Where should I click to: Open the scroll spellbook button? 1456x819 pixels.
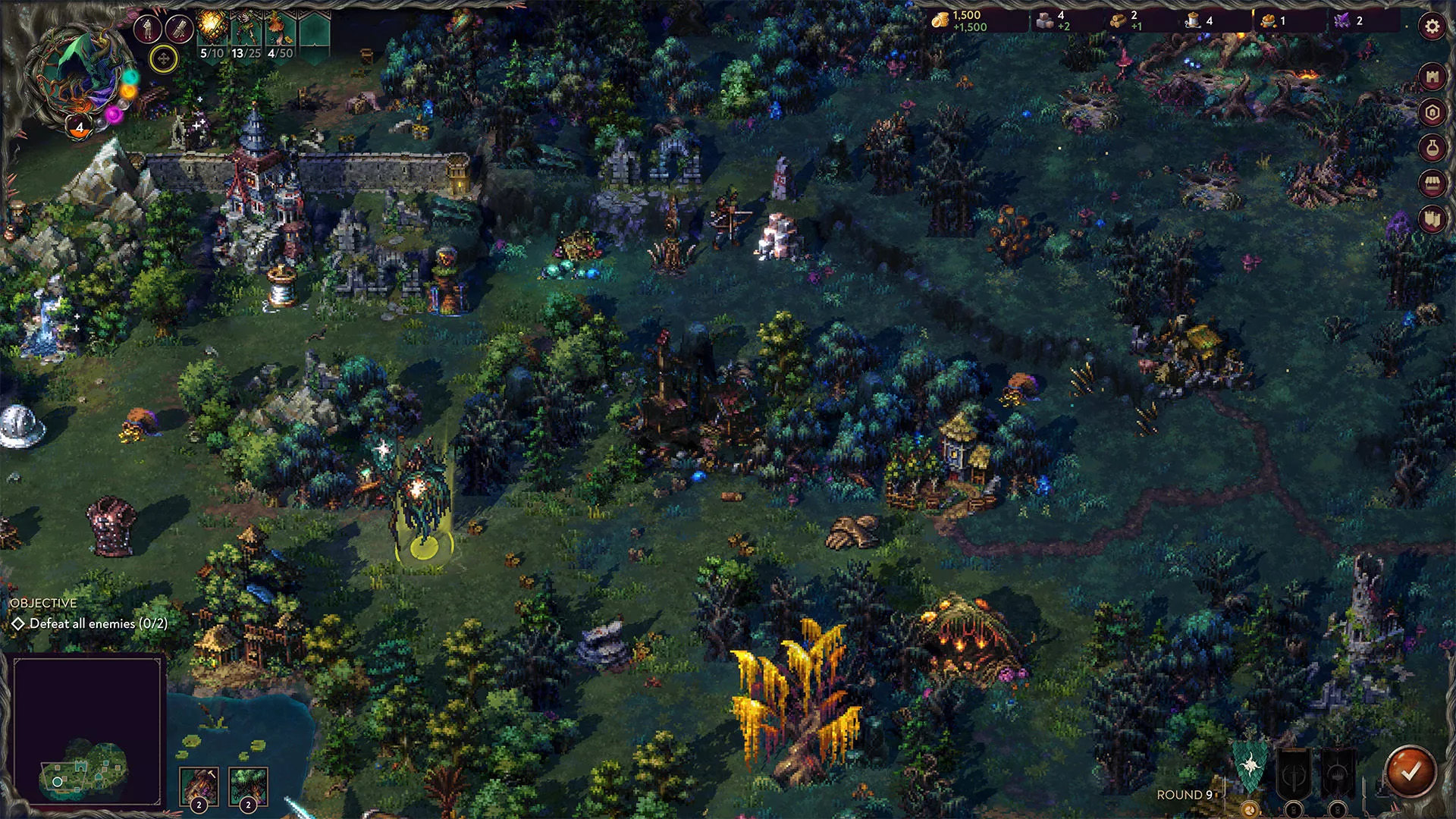[x=180, y=29]
